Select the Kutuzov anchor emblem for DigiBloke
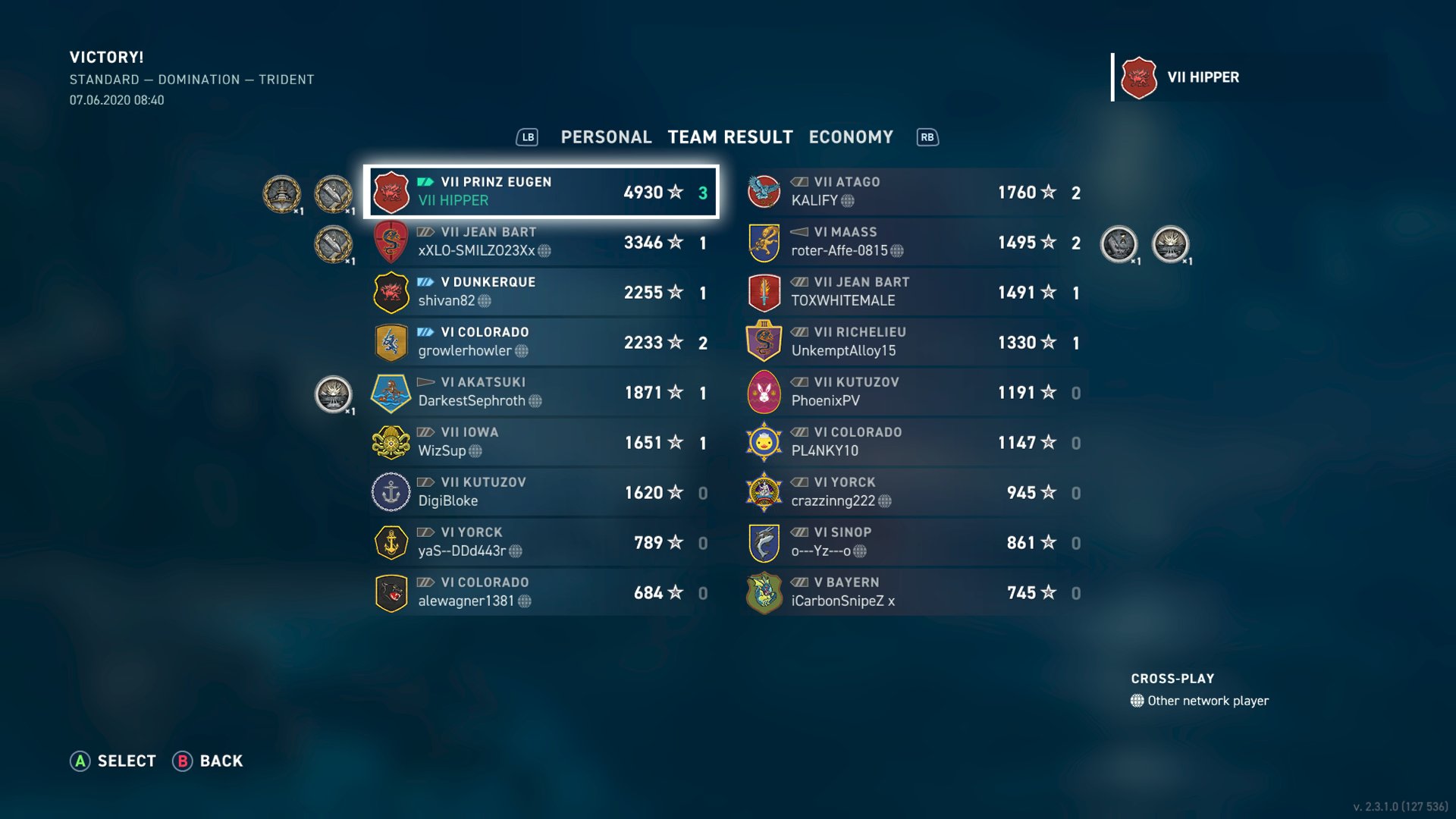This screenshot has height=819, width=1456. pos(391,491)
